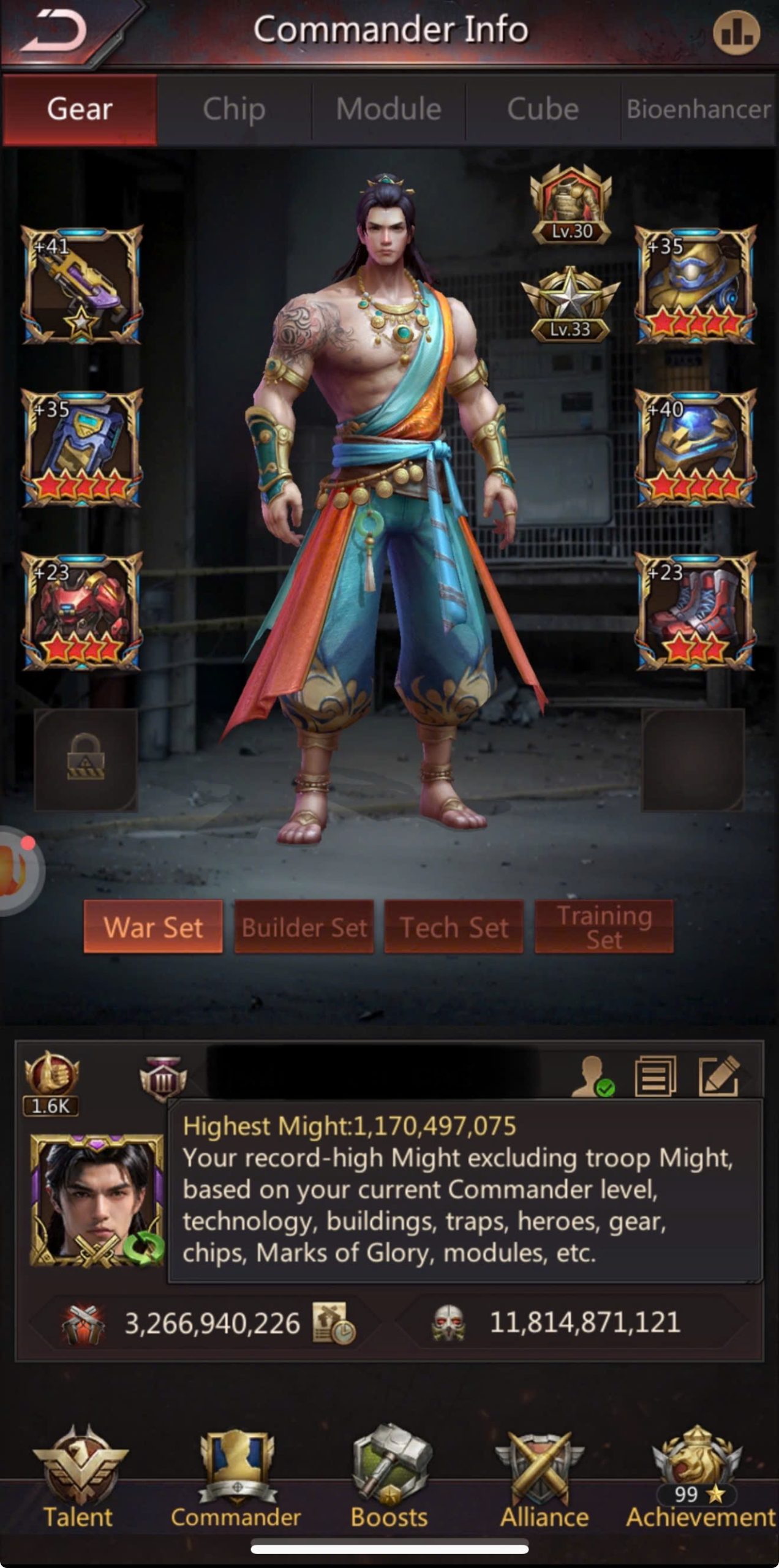
Task: Open the Module tab
Action: 389,110
